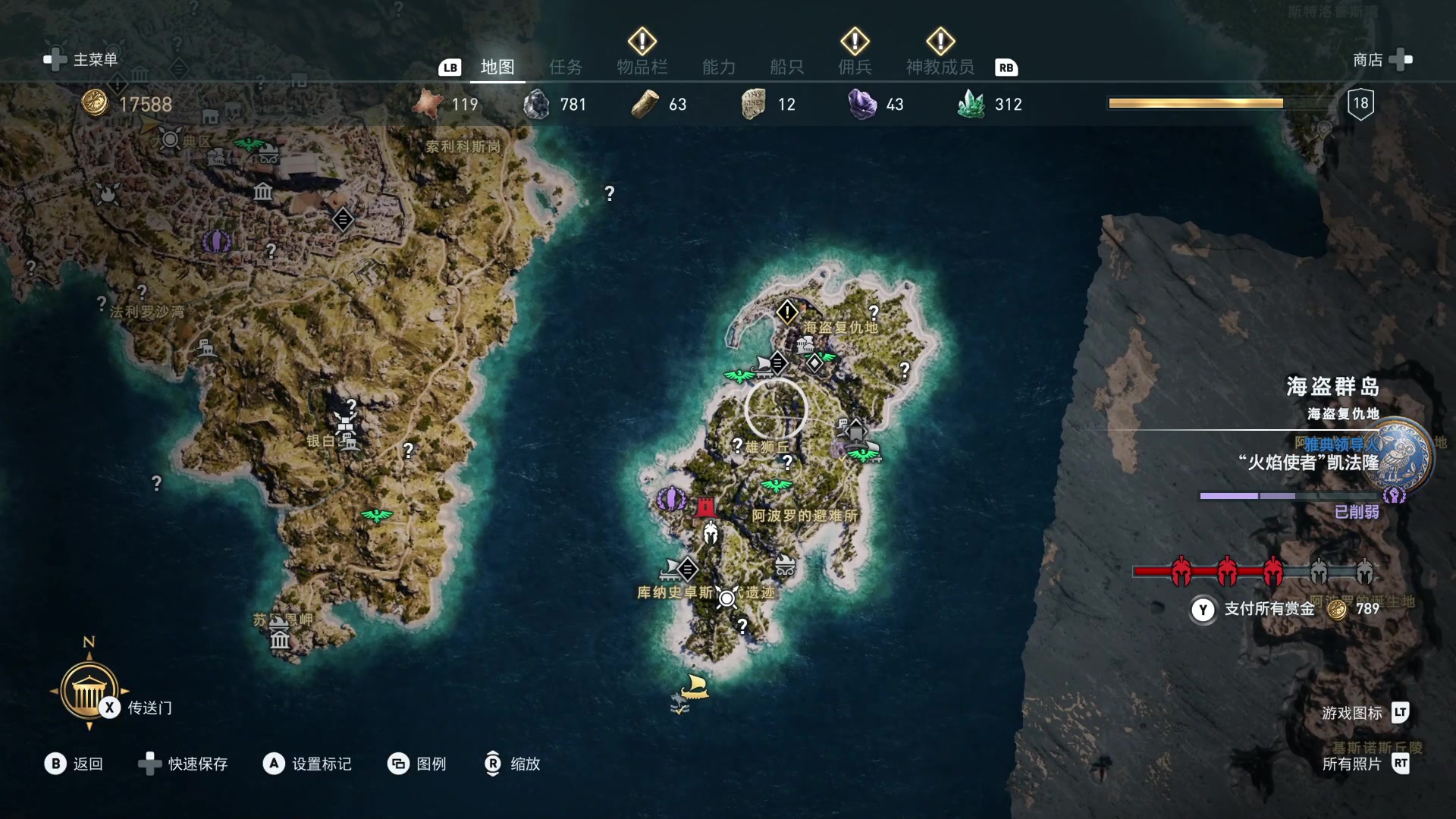
Task: Select 设置标记 to place a marker
Action: pyautogui.click(x=307, y=764)
